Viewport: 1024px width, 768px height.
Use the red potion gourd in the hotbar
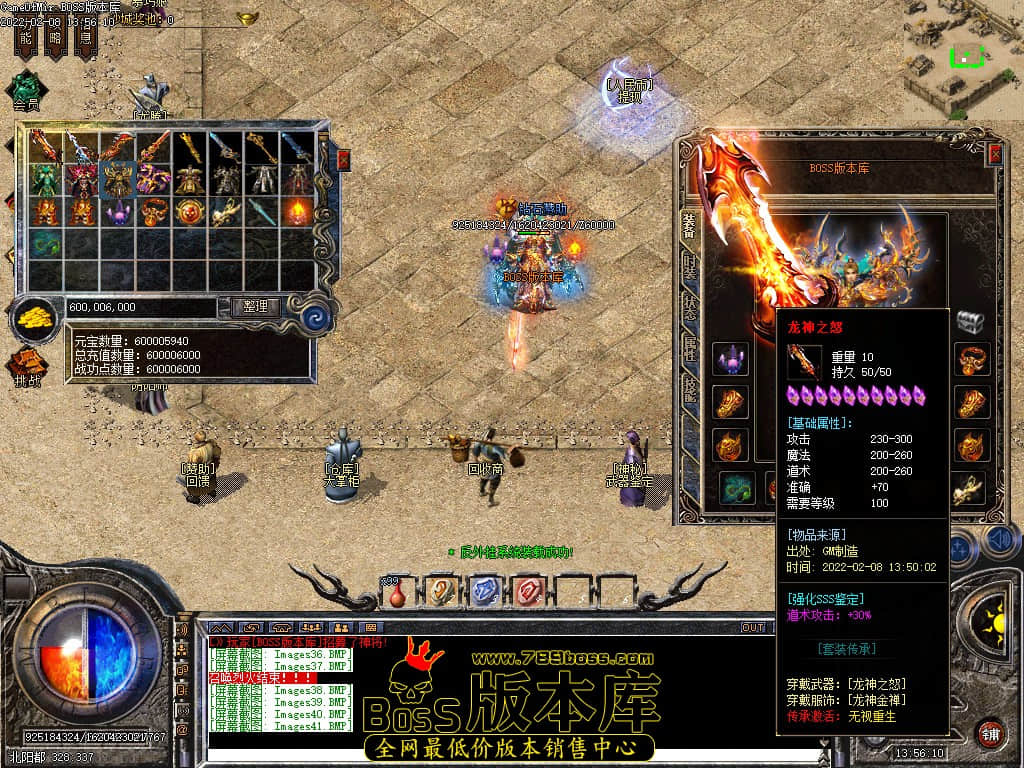point(399,592)
